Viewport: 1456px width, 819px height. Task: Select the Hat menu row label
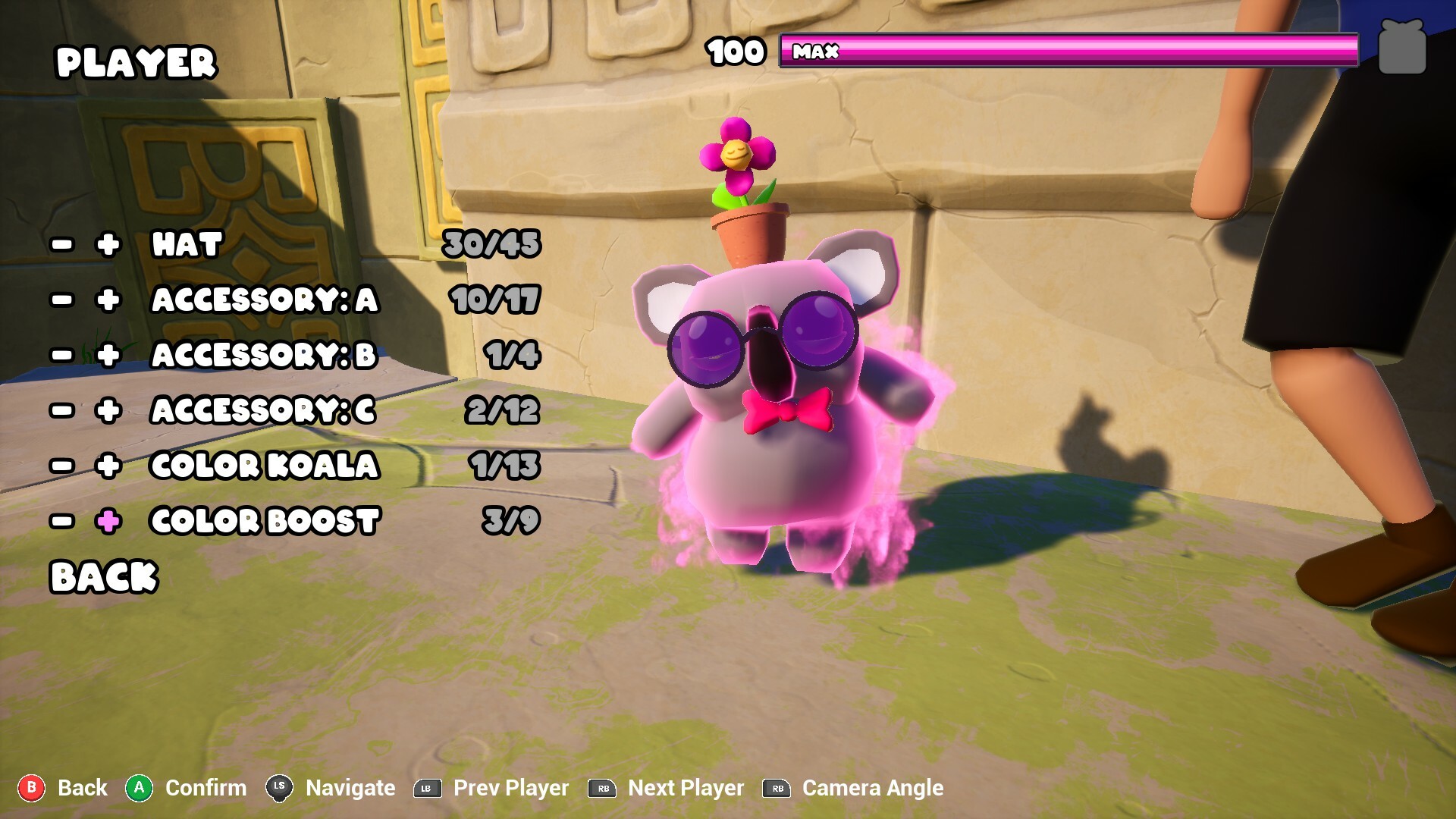187,244
